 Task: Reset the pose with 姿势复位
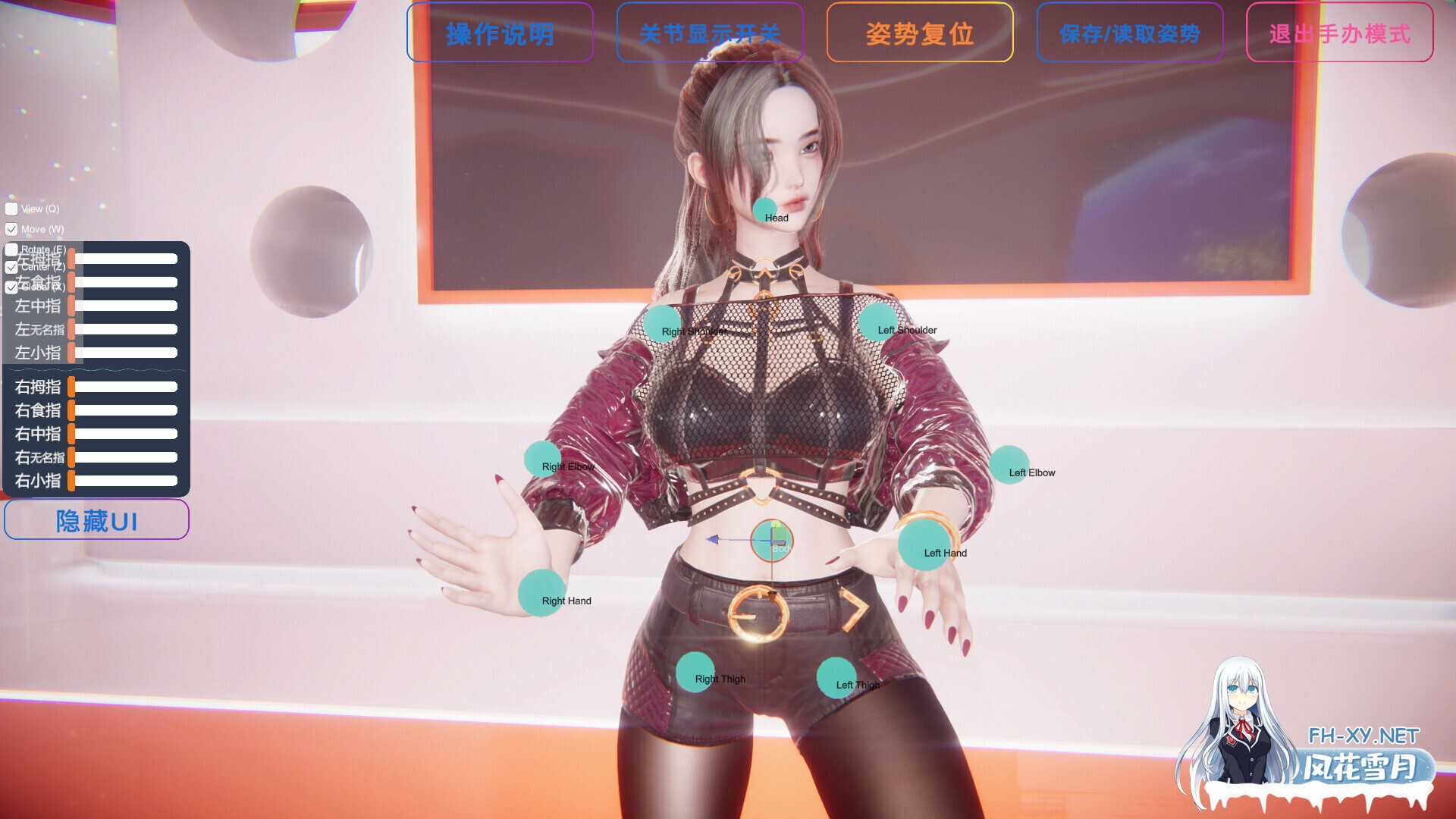921,33
